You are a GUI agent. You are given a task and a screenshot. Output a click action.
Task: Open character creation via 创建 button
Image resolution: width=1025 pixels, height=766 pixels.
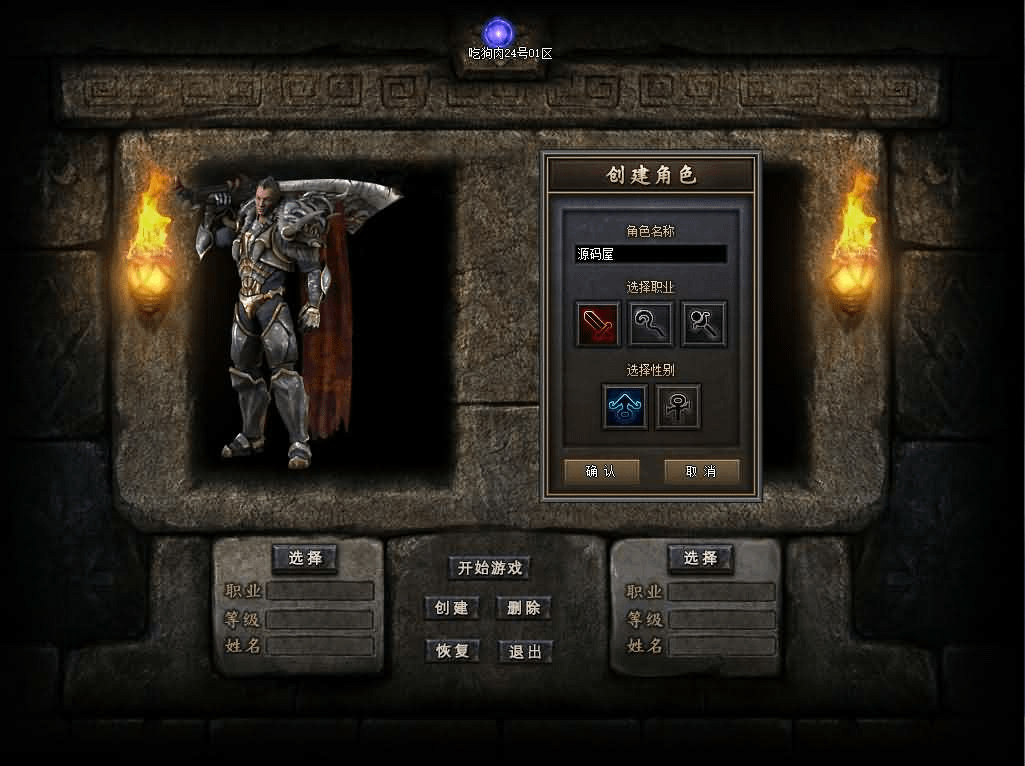point(452,608)
